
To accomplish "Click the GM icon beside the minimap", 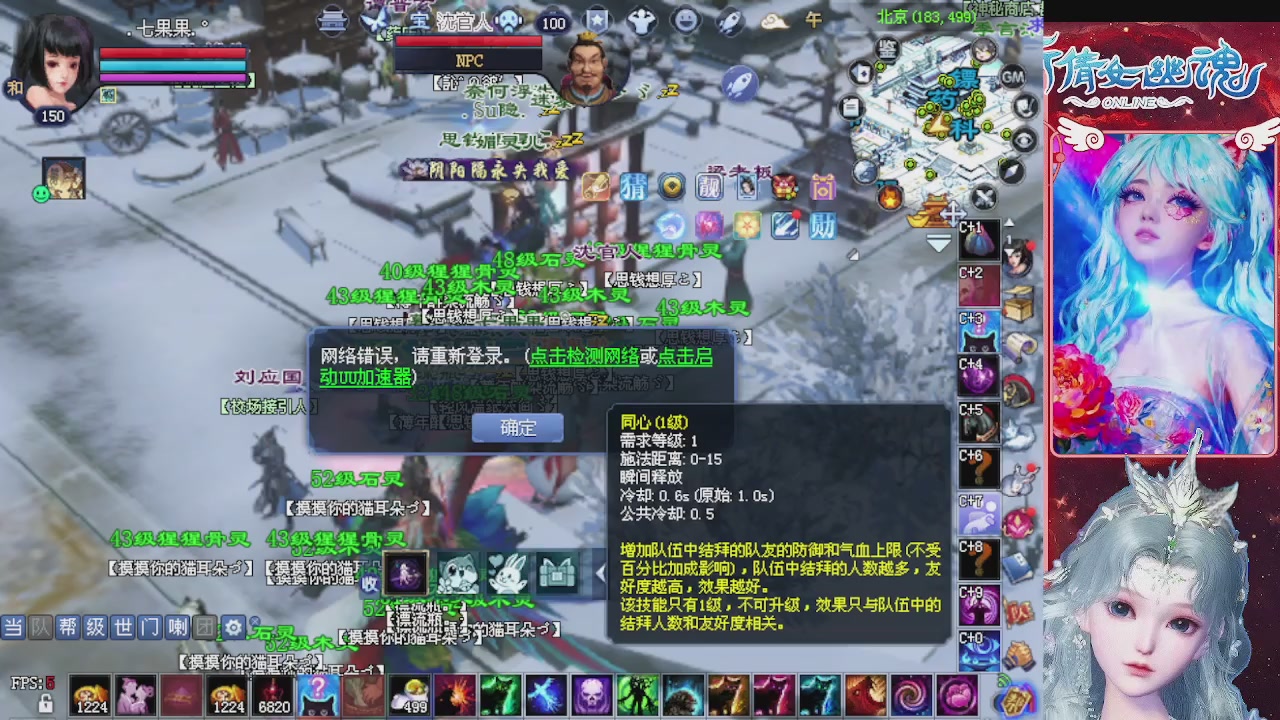I will (1012, 78).
